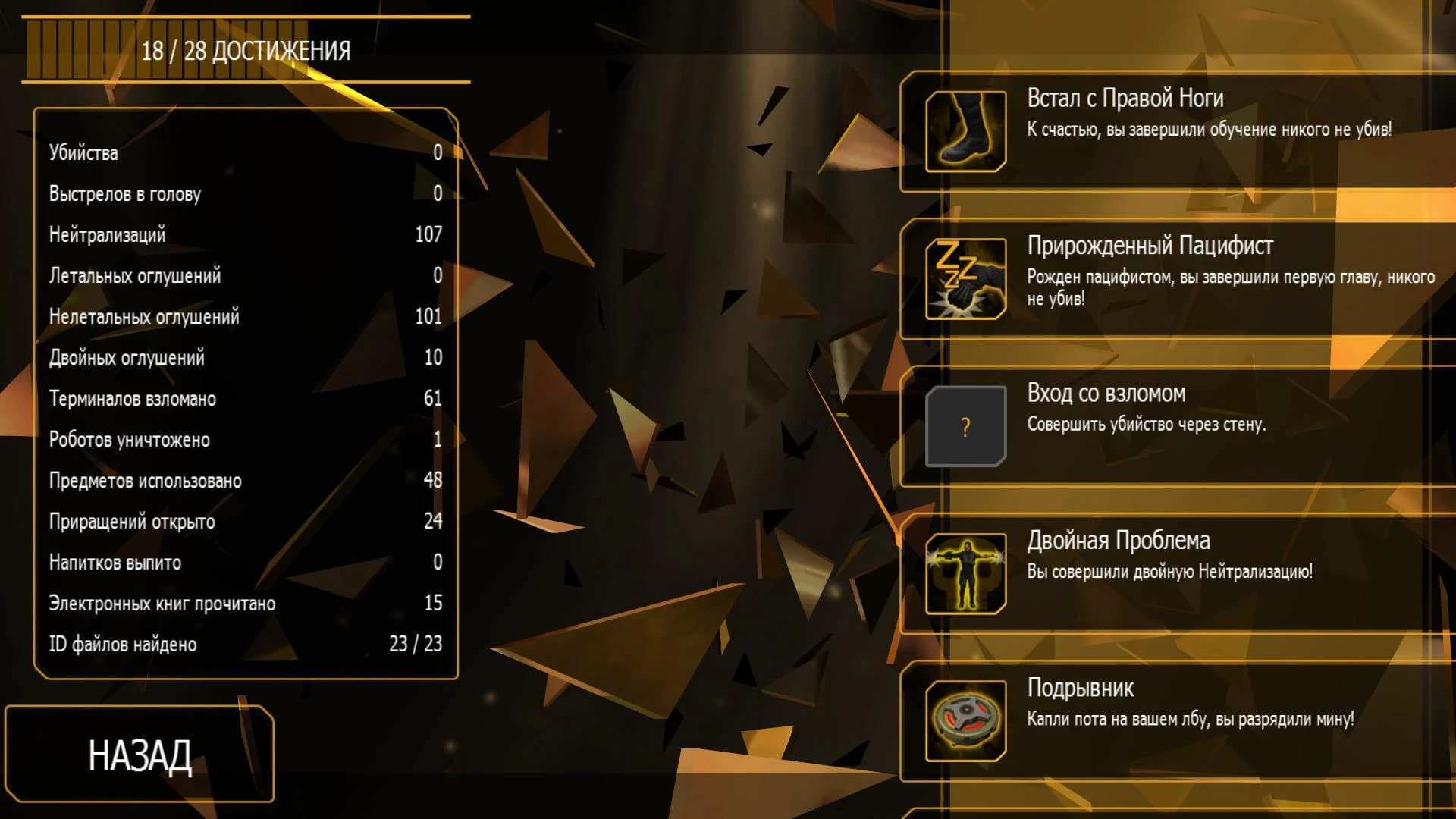Select the 'ID файлов найдено' 23/23 entry

click(x=243, y=644)
